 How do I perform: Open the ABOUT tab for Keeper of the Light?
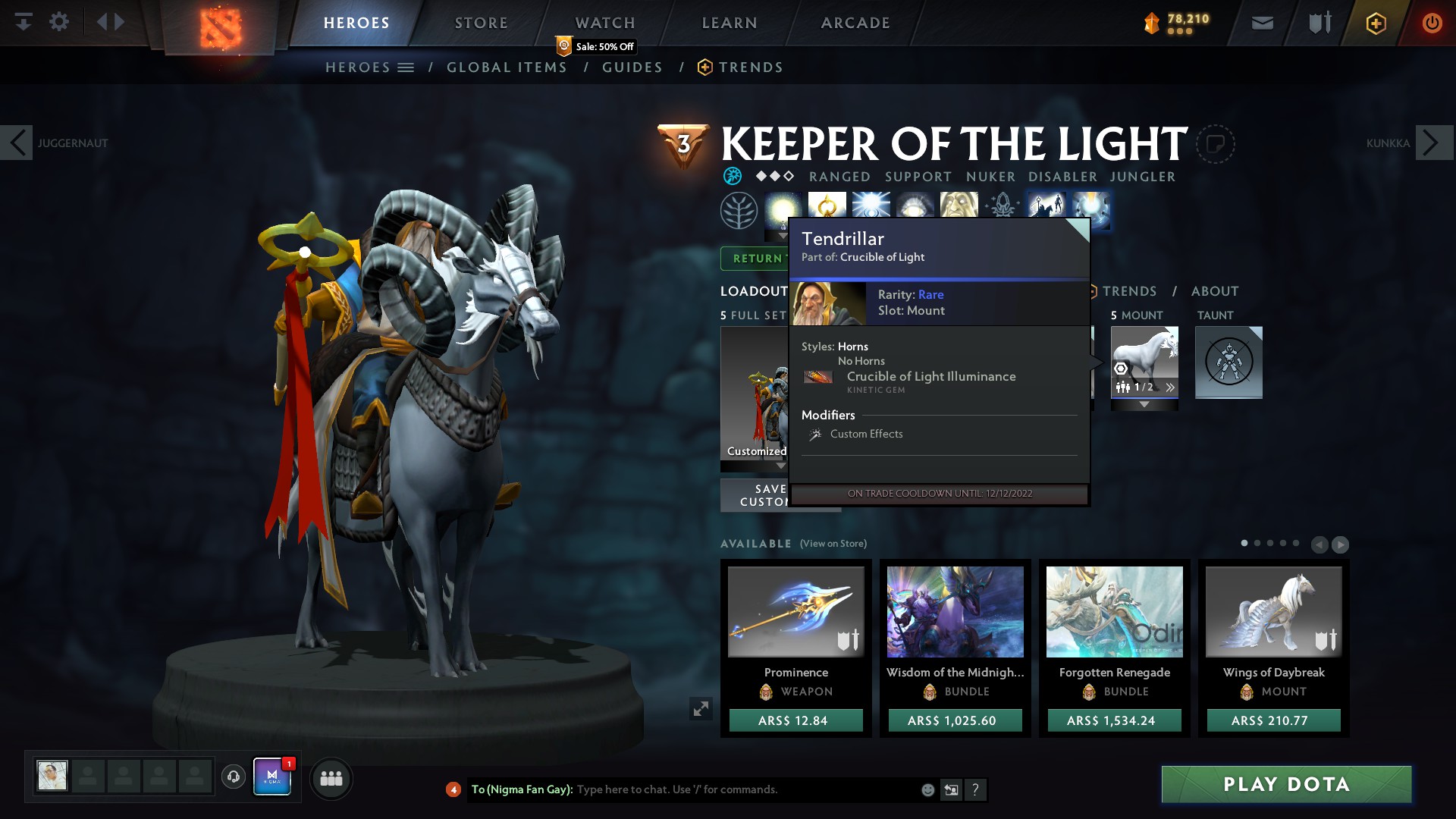tap(1215, 291)
